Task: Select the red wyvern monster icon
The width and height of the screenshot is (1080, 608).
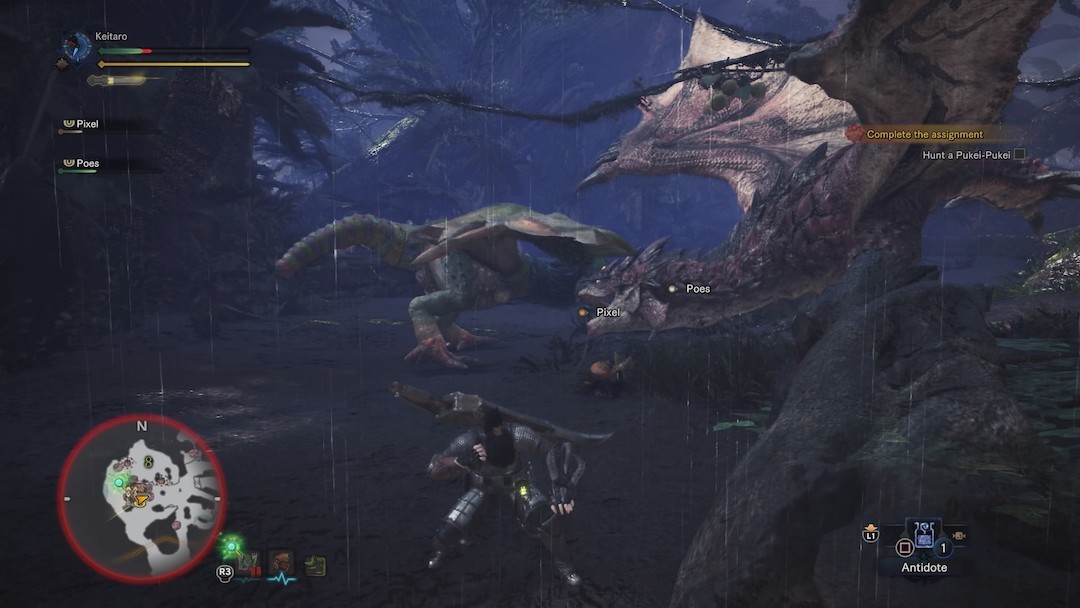Action: pos(281,565)
